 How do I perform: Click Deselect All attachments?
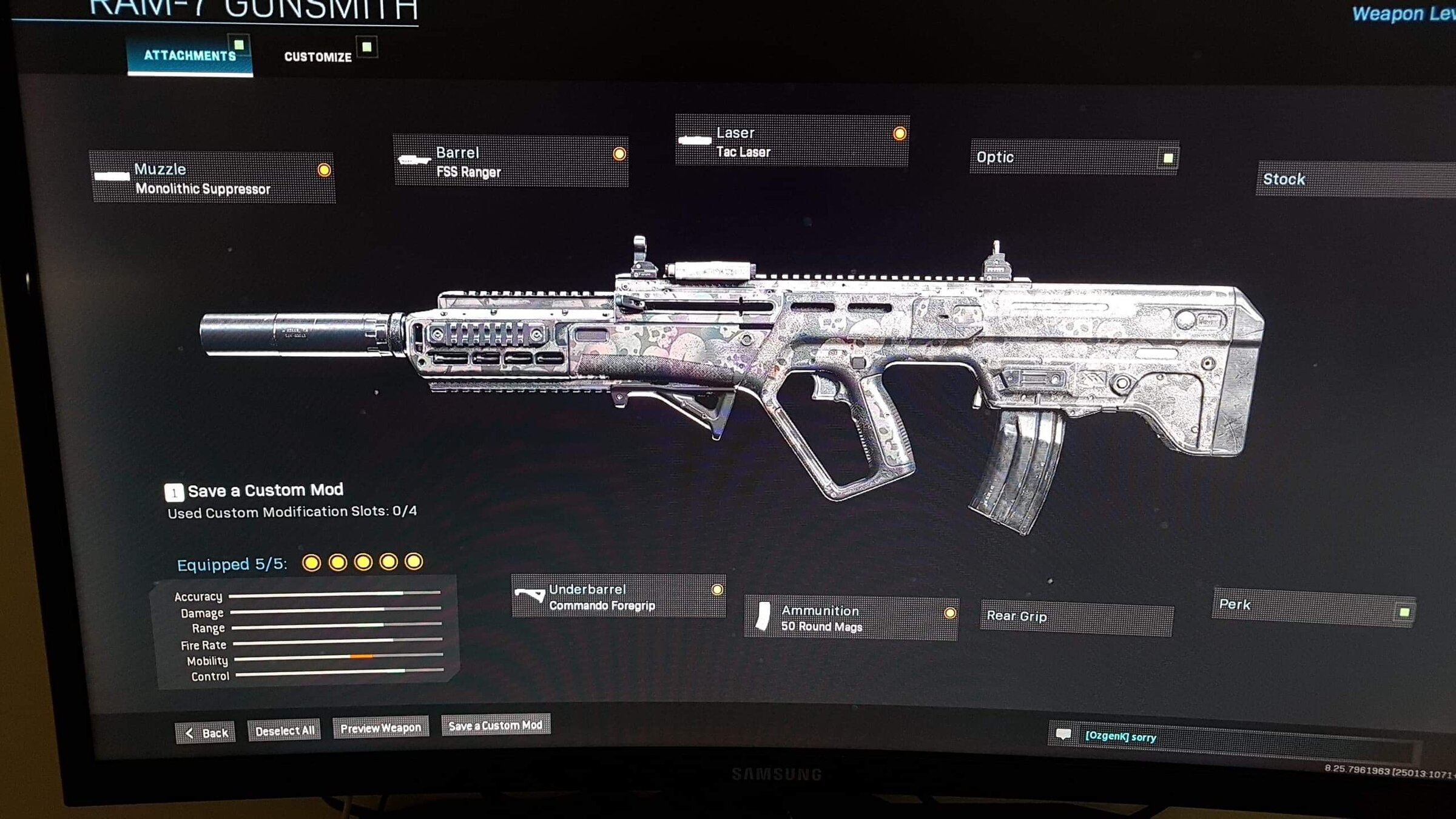(x=285, y=731)
